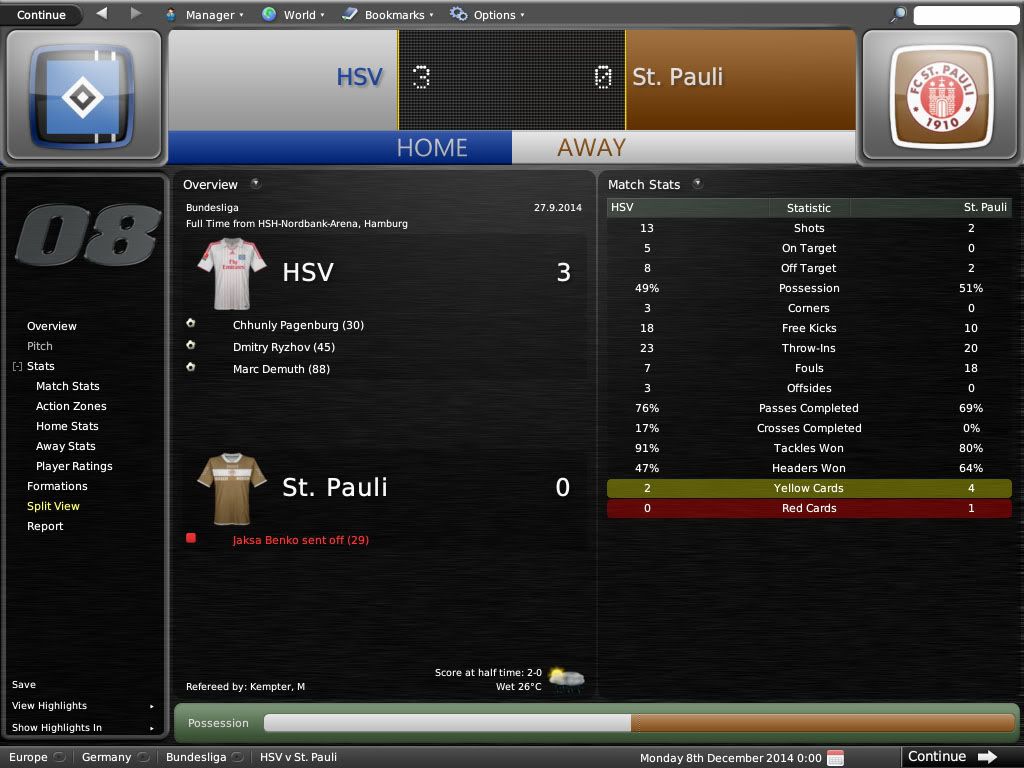
Task: Open the calendar icon next to the date
Action: (x=835, y=757)
